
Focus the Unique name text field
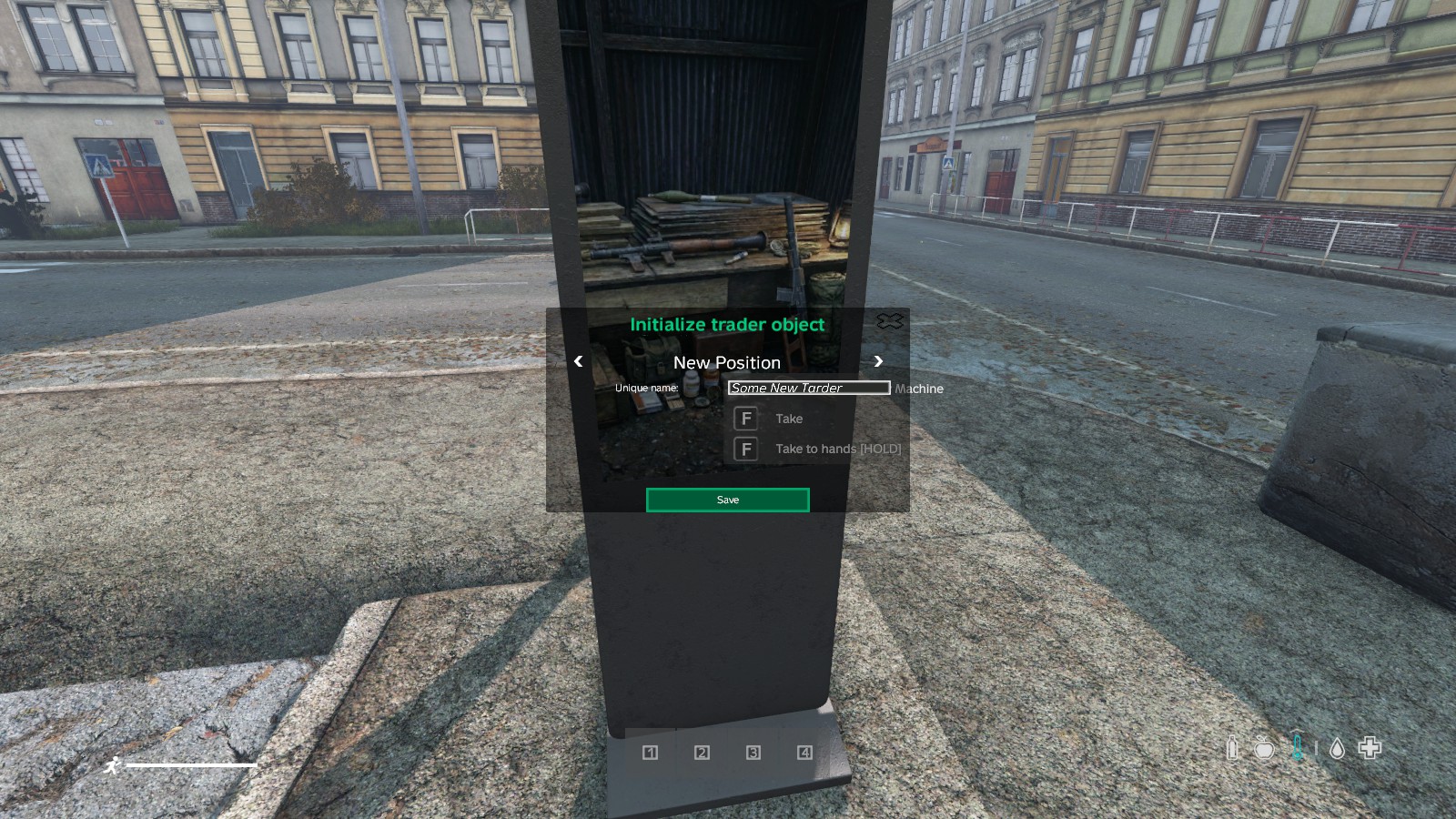tap(808, 388)
